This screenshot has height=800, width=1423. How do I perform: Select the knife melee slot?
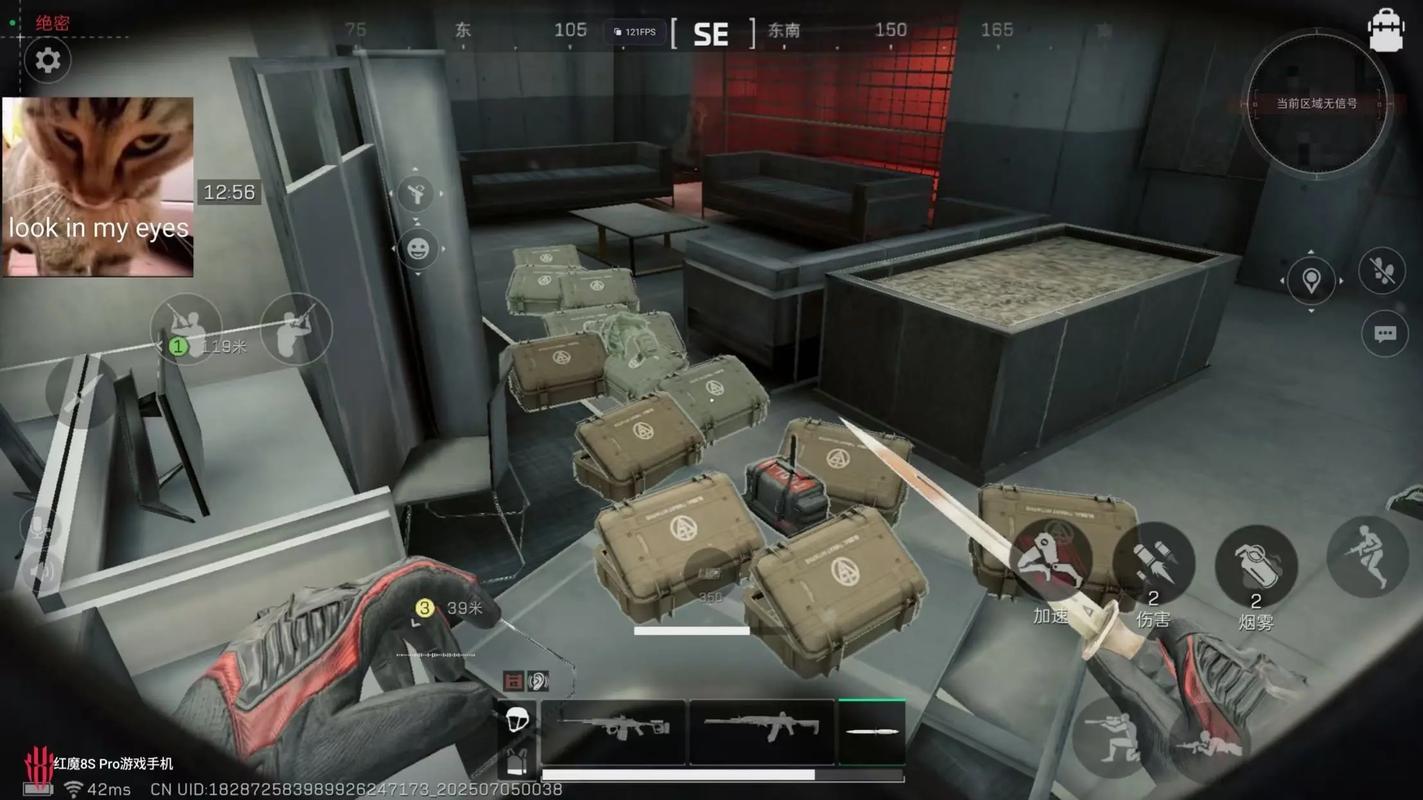871,731
